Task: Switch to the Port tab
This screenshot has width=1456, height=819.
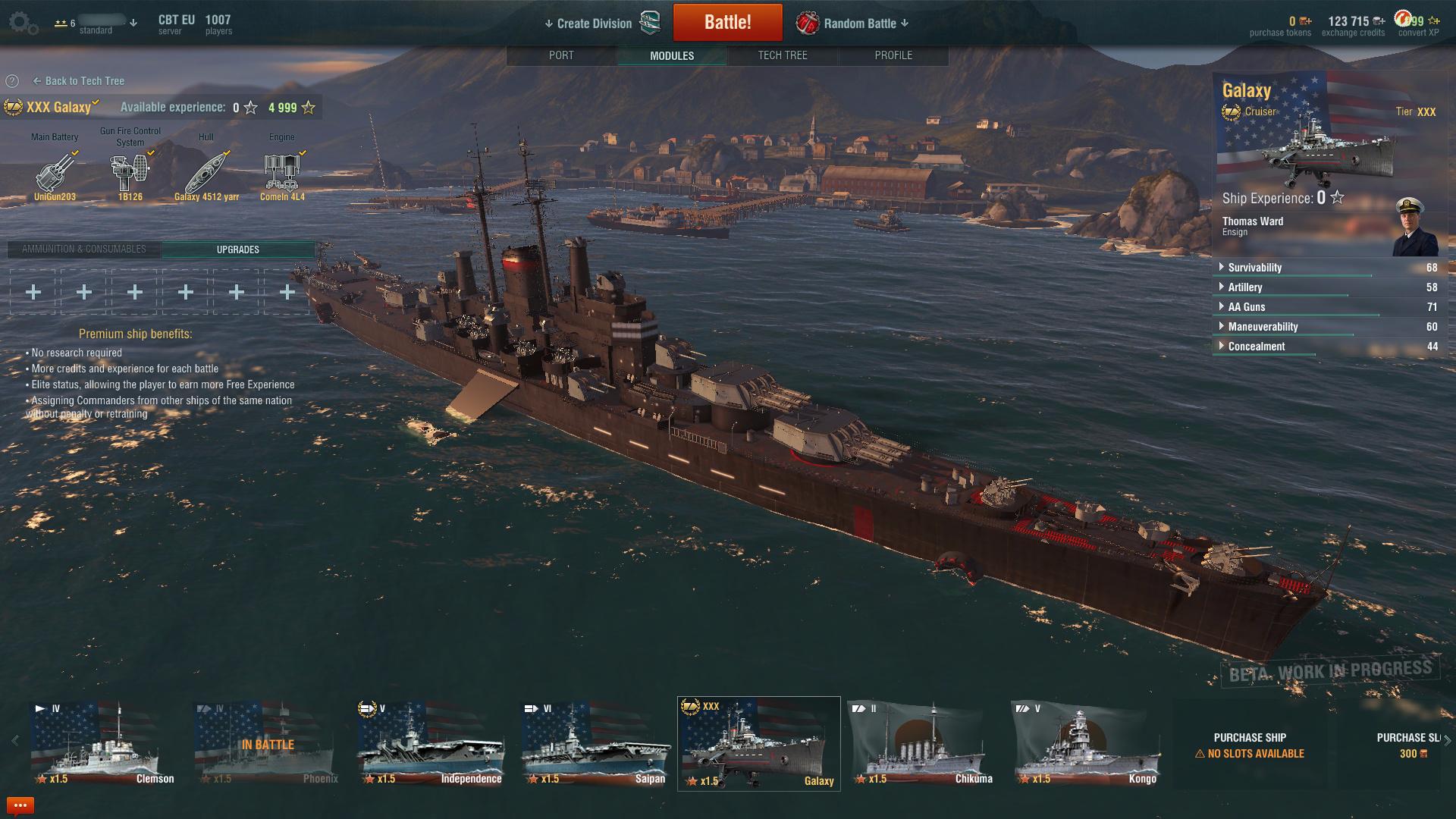Action: tap(561, 55)
